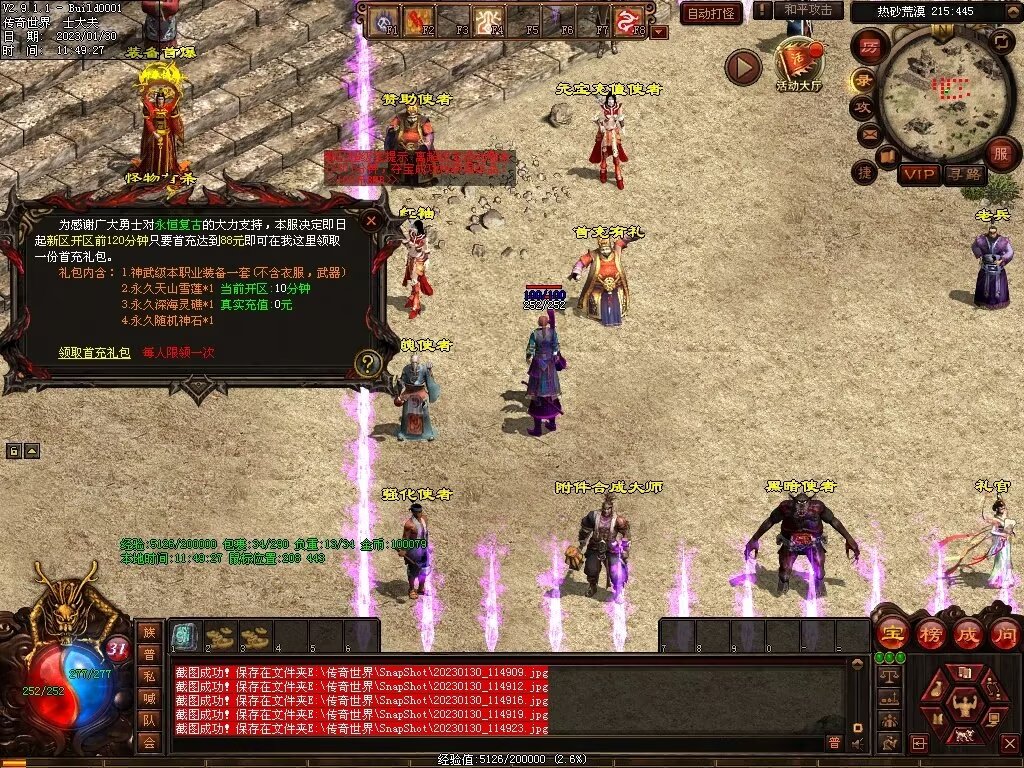Image resolution: width=1024 pixels, height=768 pixels.
Task: Open the VIP panel
Action: (919, 174)
